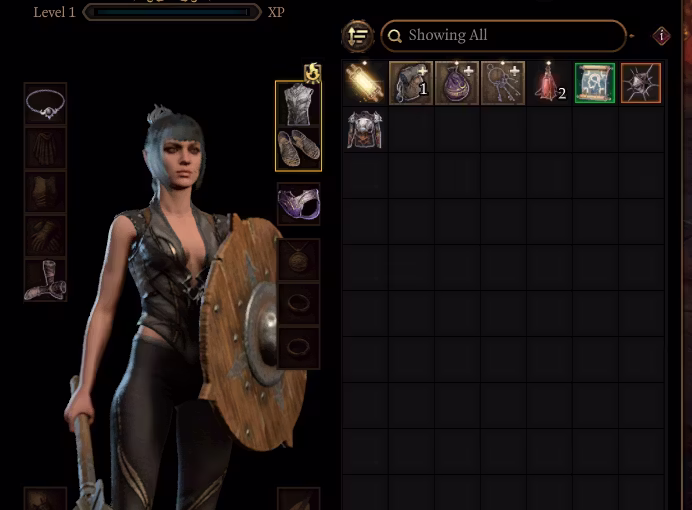This screenshot has width=692, height=510.
Task: Select the red potion stack
Action: (548, 83)
